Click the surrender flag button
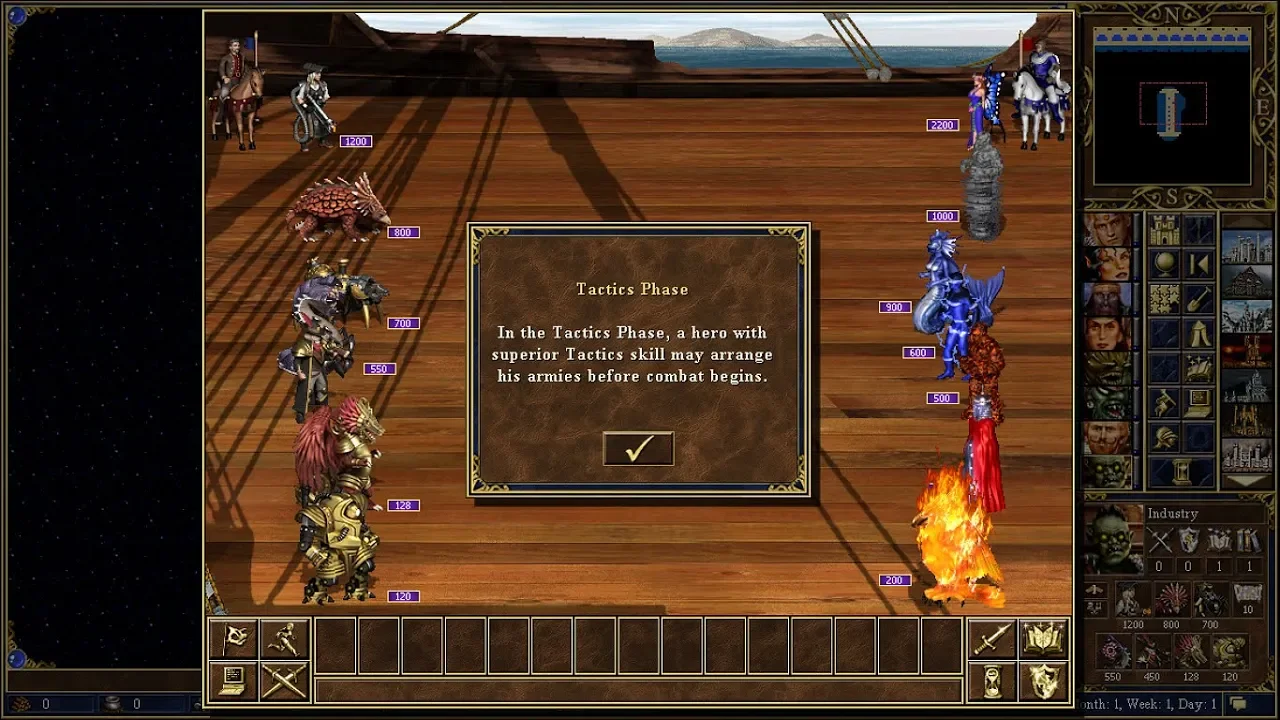The image size is (1280, 720). tap(233, 639)
